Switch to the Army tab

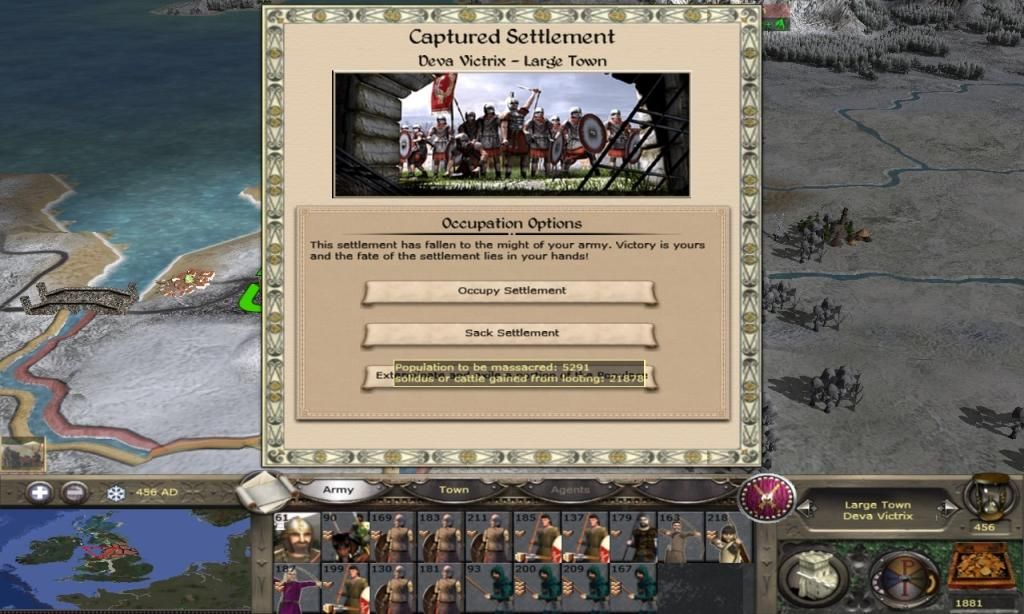tap(339, 490)
